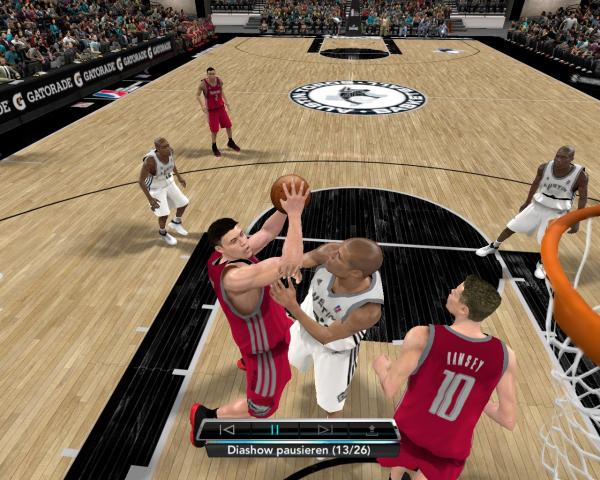Skip to the next slideshow image
The height and width of the screenshot is (480, 600).
tap(324, 430)
